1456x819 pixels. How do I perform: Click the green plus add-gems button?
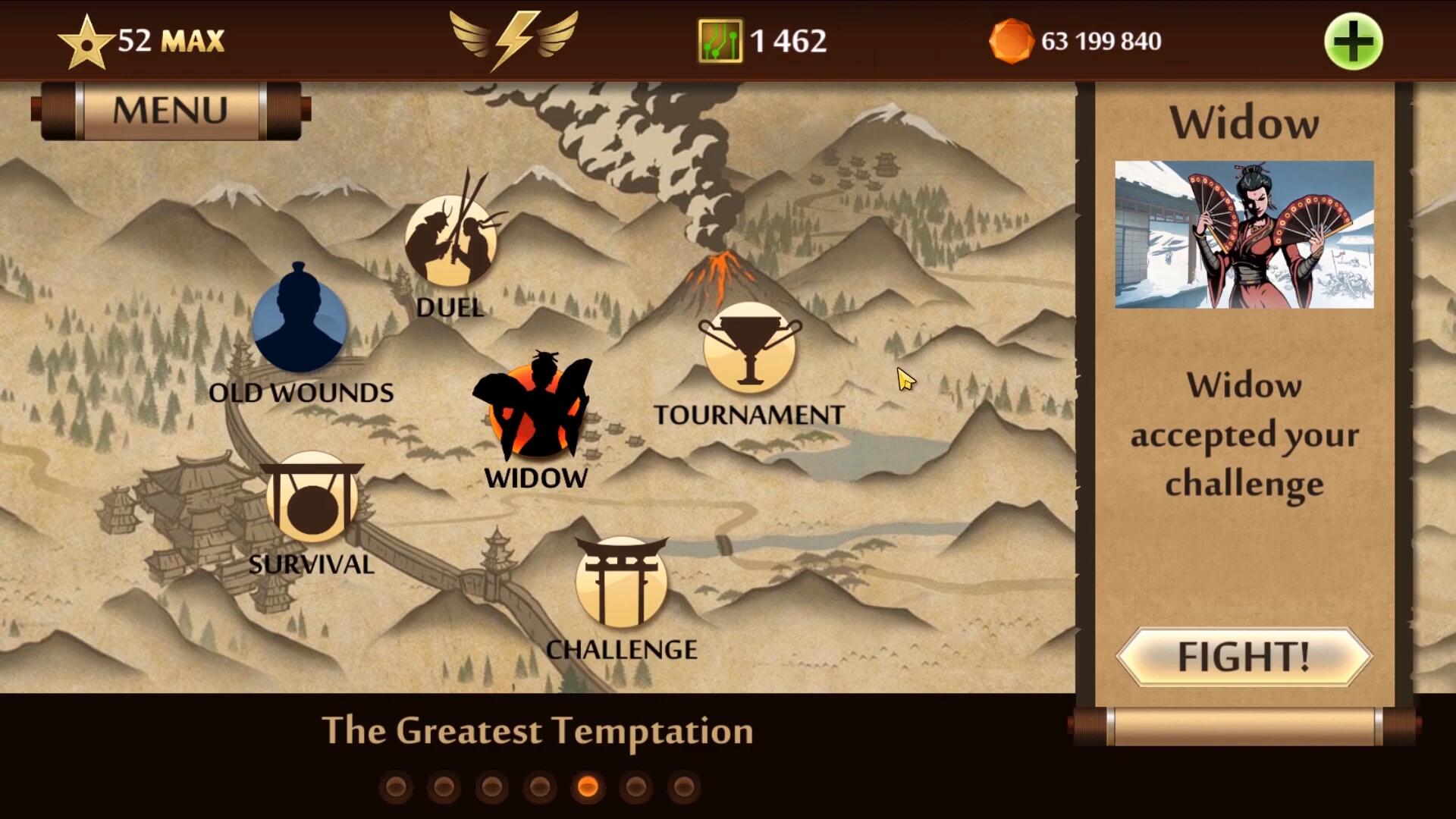(x=1353, y=42)
